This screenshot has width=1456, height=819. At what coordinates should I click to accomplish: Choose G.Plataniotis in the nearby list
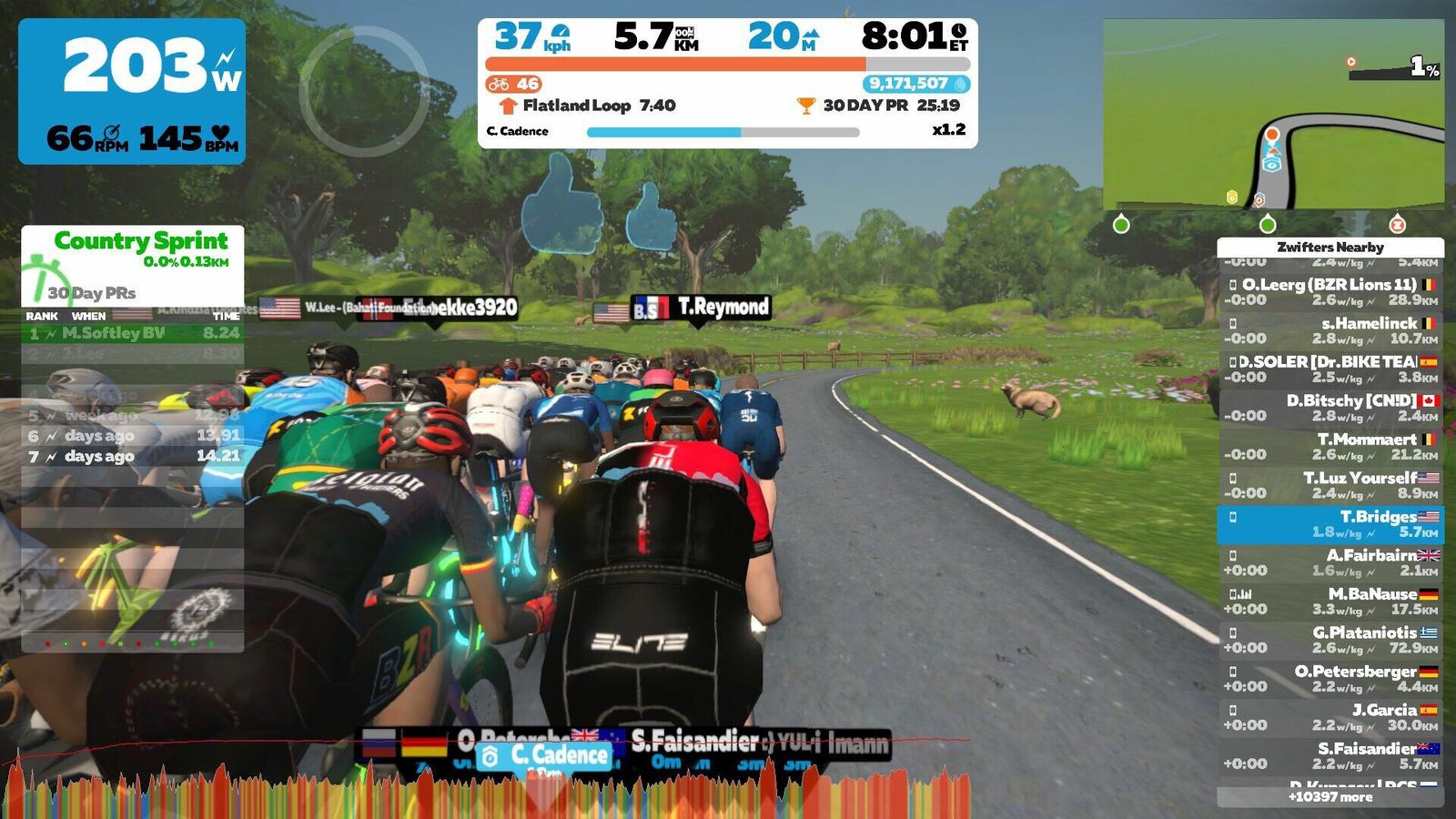click(x=1330, y=640)
